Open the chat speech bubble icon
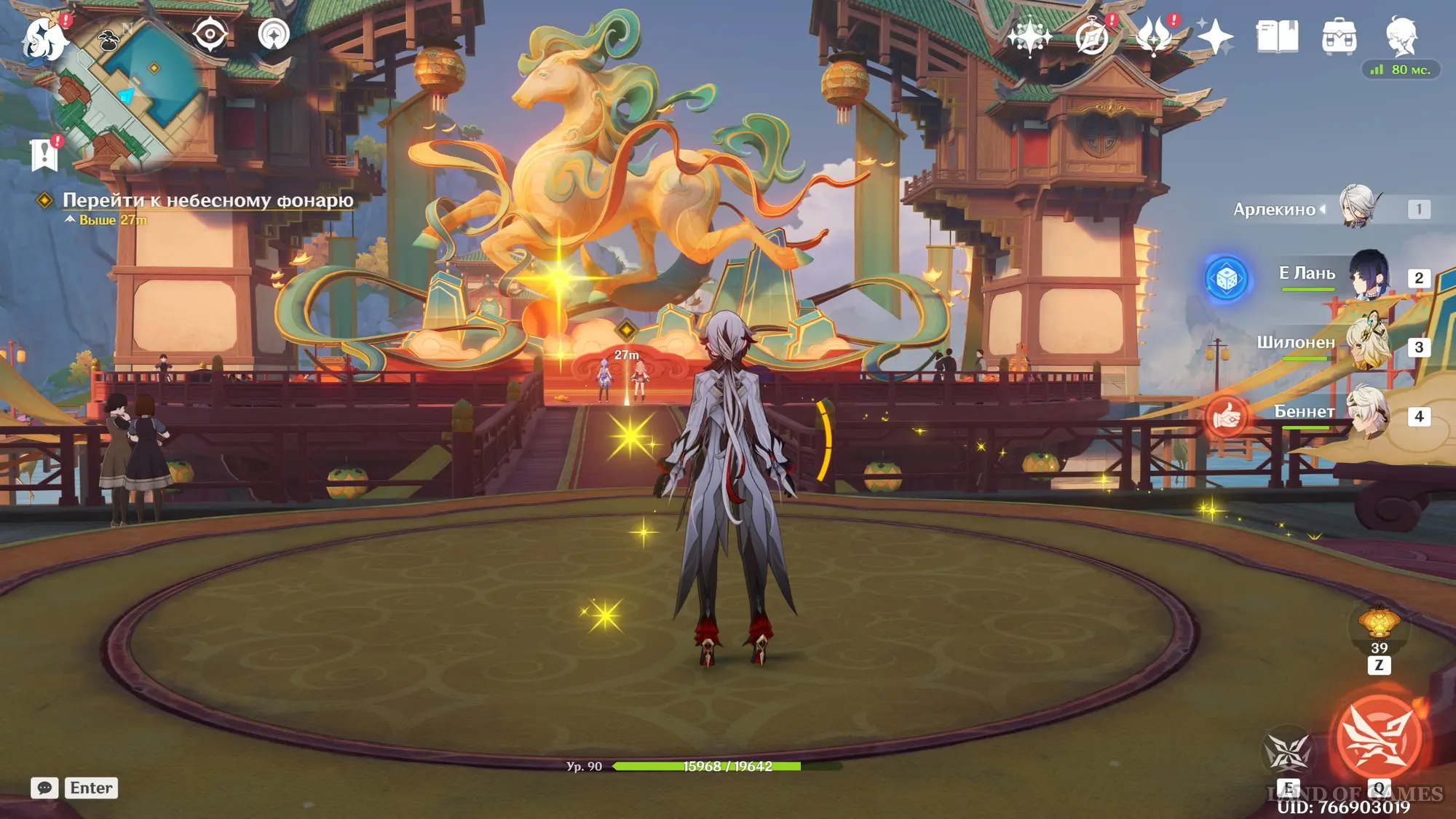This screenshot has height=819, width=1456. point(44,788)
